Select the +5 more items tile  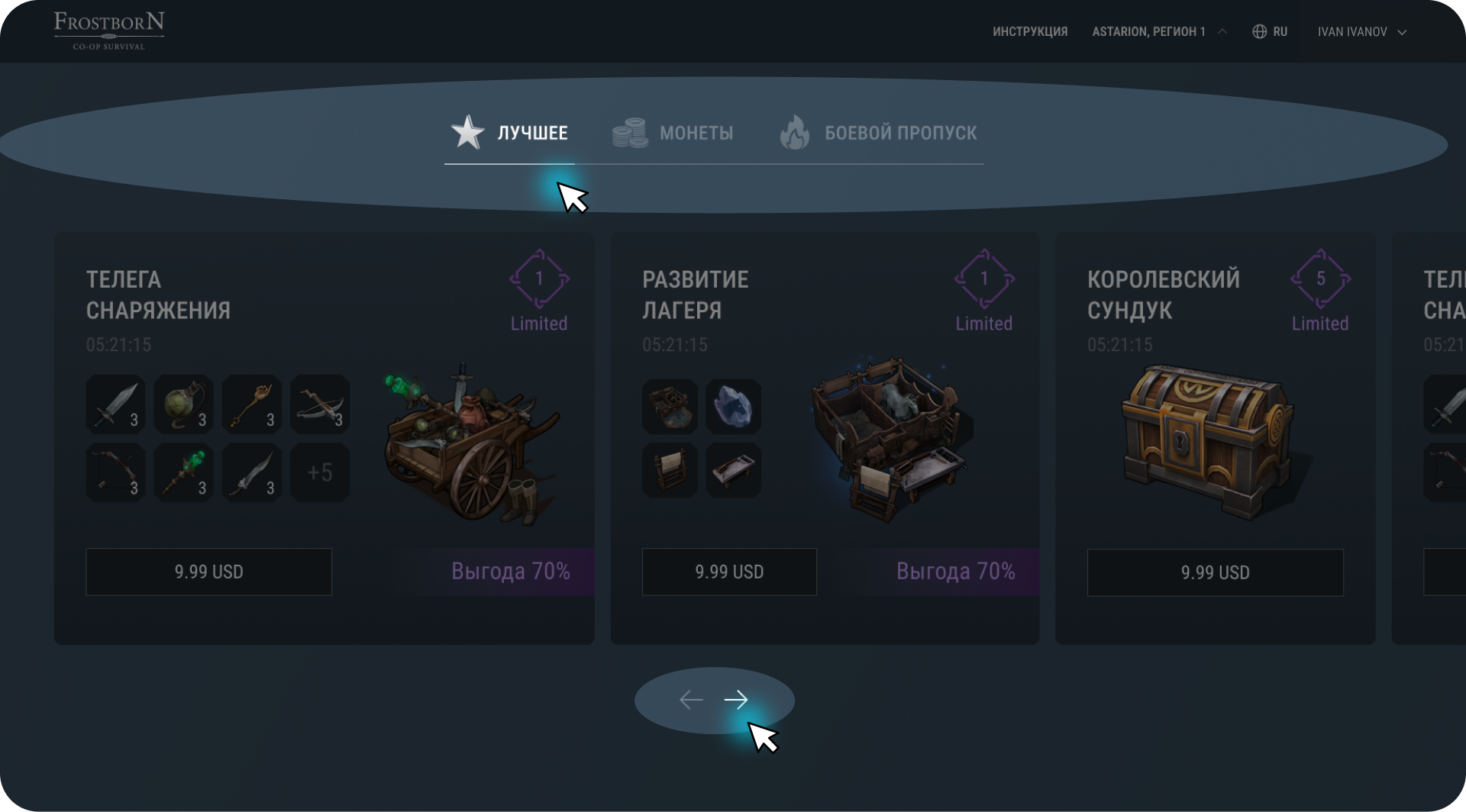[320, 472]
